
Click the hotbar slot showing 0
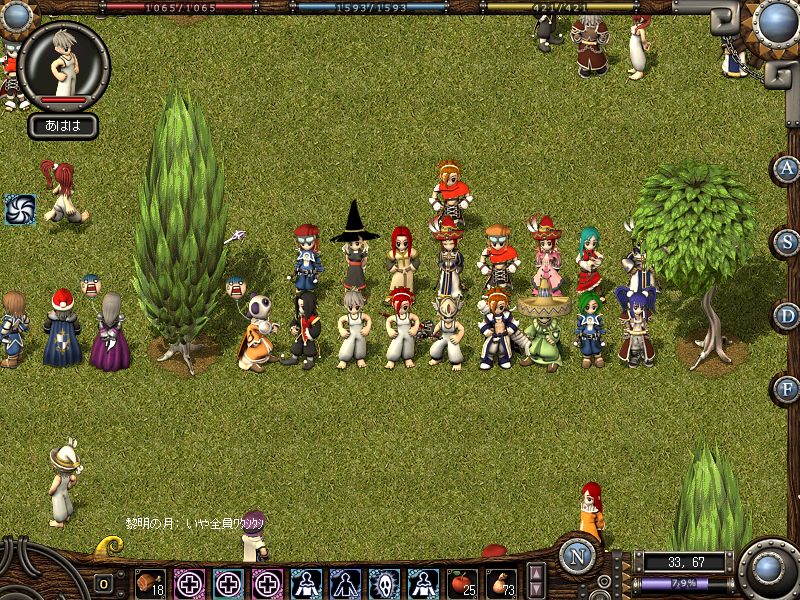pyautogui.click(x=104, y=583)
